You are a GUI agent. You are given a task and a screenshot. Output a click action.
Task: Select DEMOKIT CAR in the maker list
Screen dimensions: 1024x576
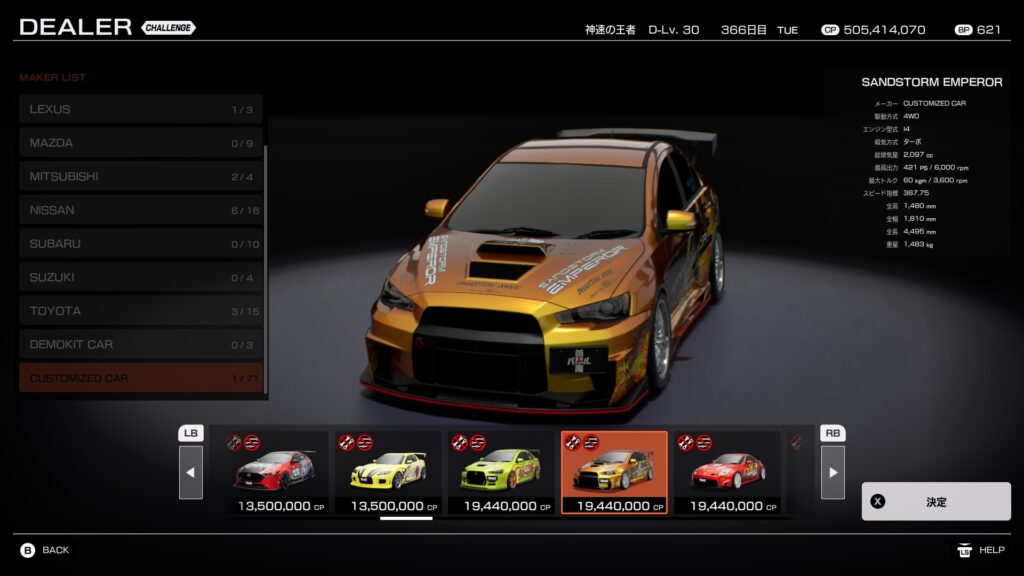(140, 344)
